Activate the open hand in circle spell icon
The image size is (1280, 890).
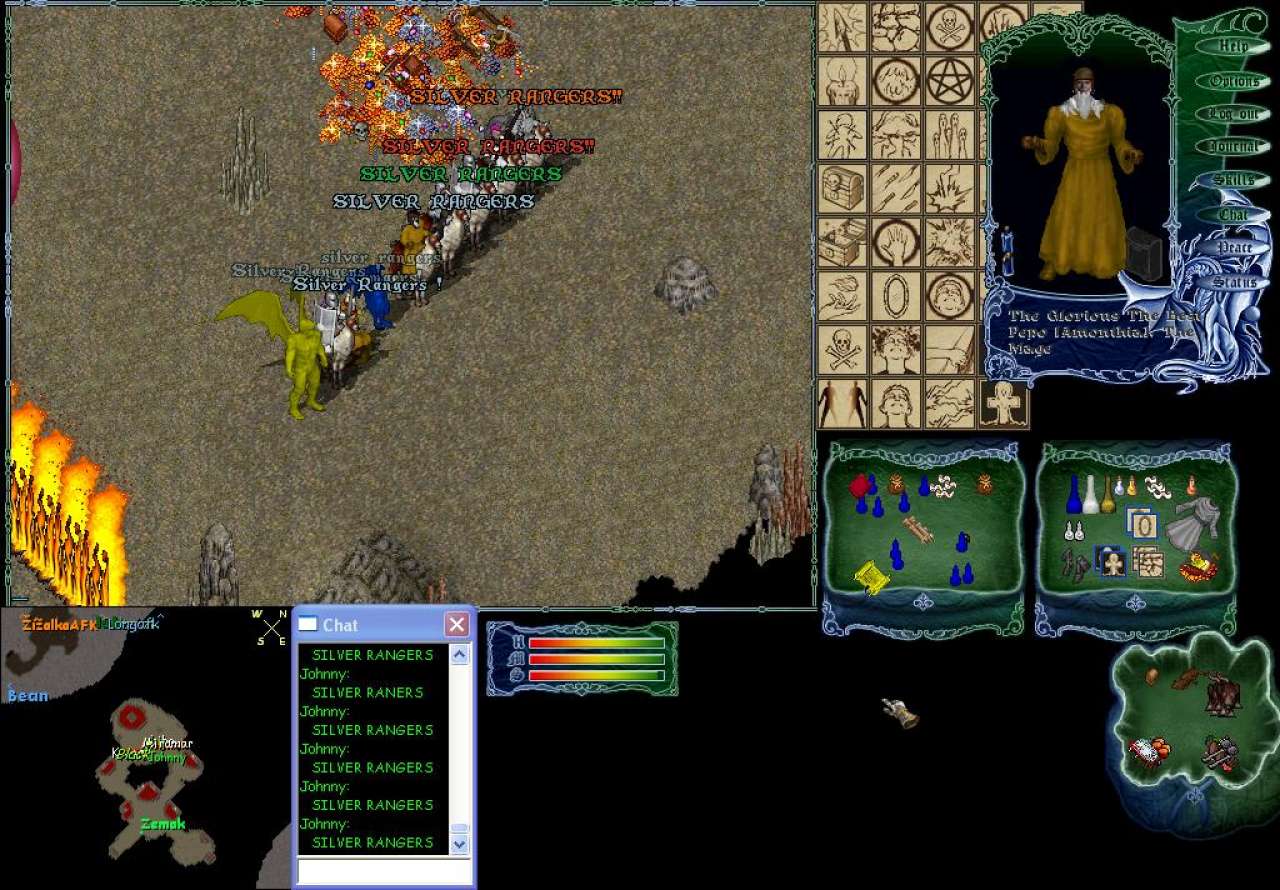click(896, 242)
